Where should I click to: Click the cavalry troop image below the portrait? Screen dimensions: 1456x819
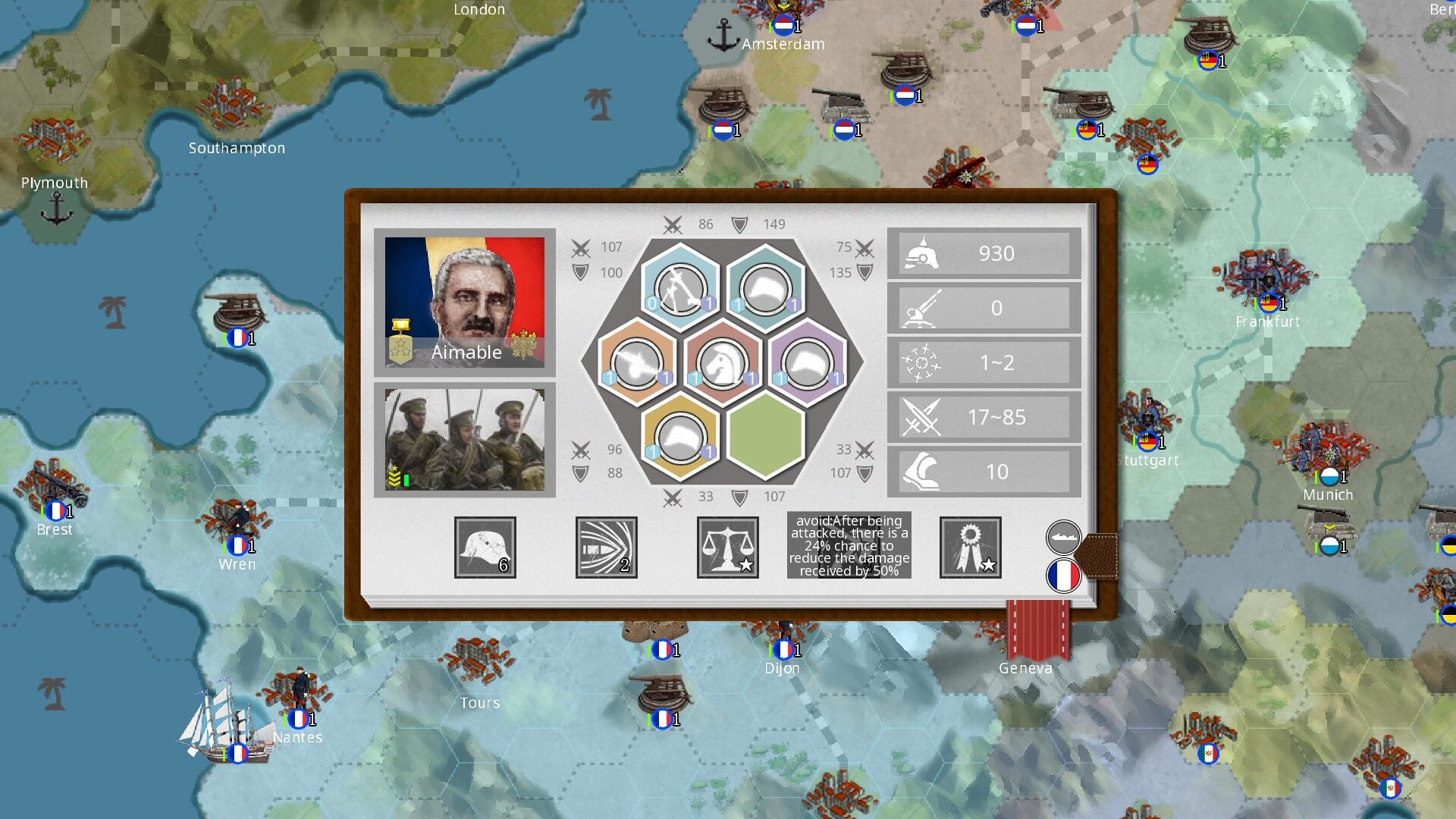465,440
